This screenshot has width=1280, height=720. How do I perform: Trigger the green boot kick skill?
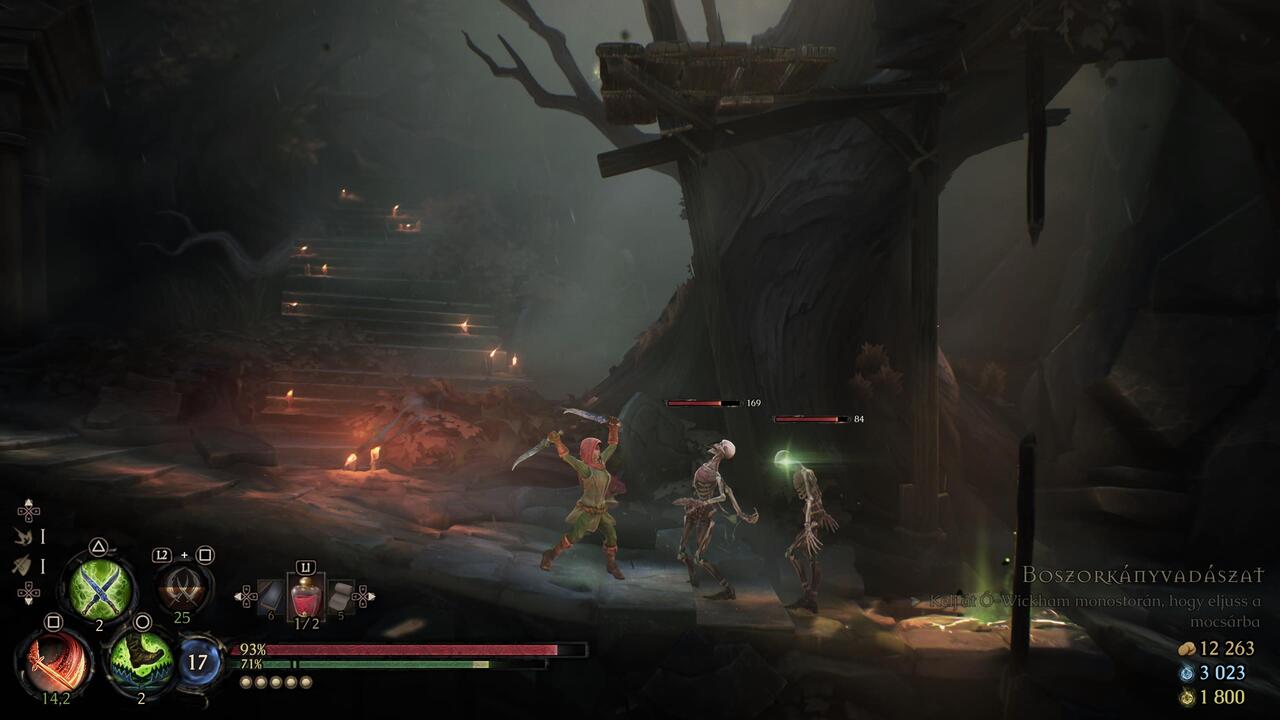coord(141,661)
